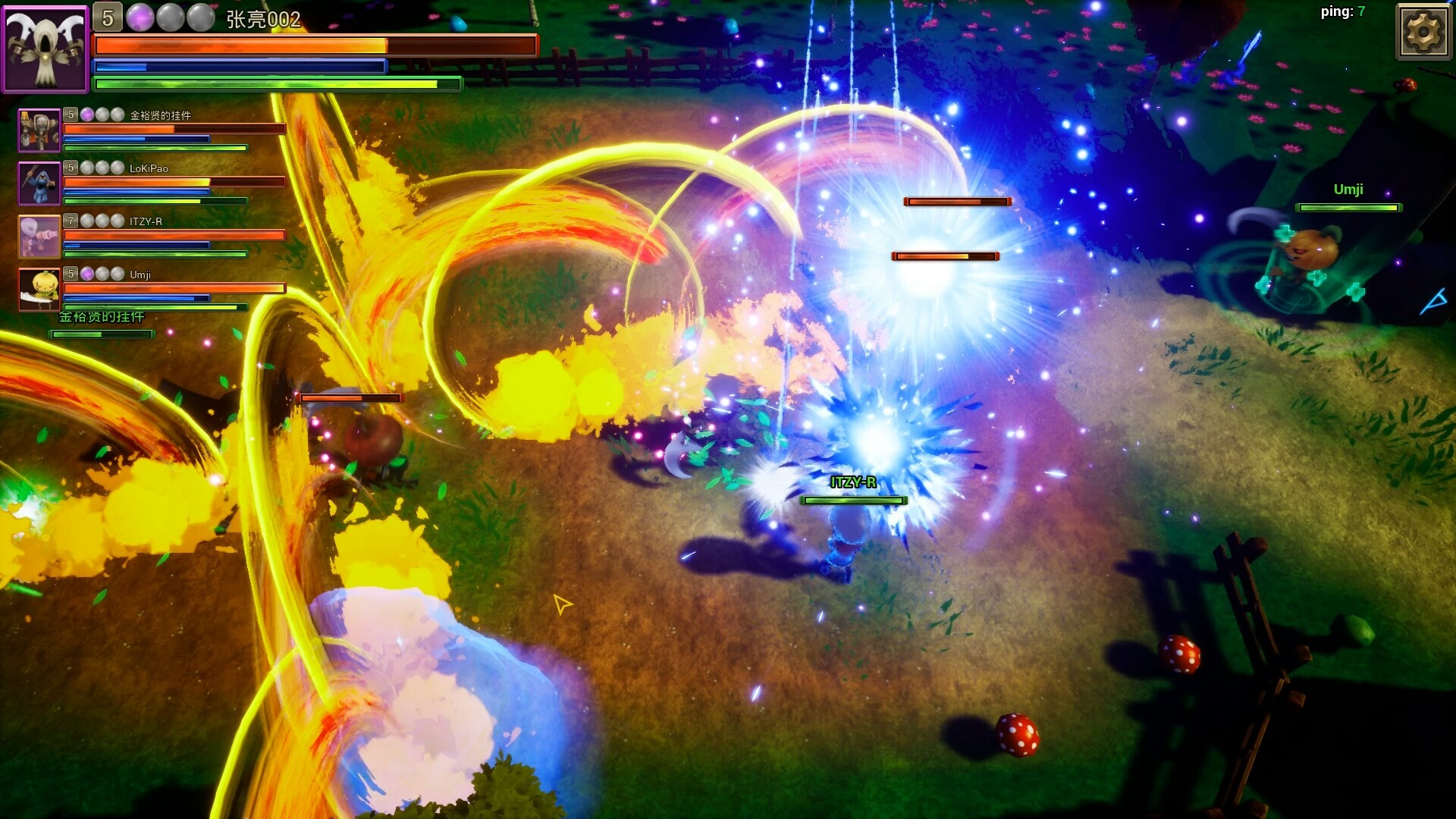1456x819 pixels.
Task: Select LoKiPao's hooded mage portrait
Action: (x=39, y=183)
